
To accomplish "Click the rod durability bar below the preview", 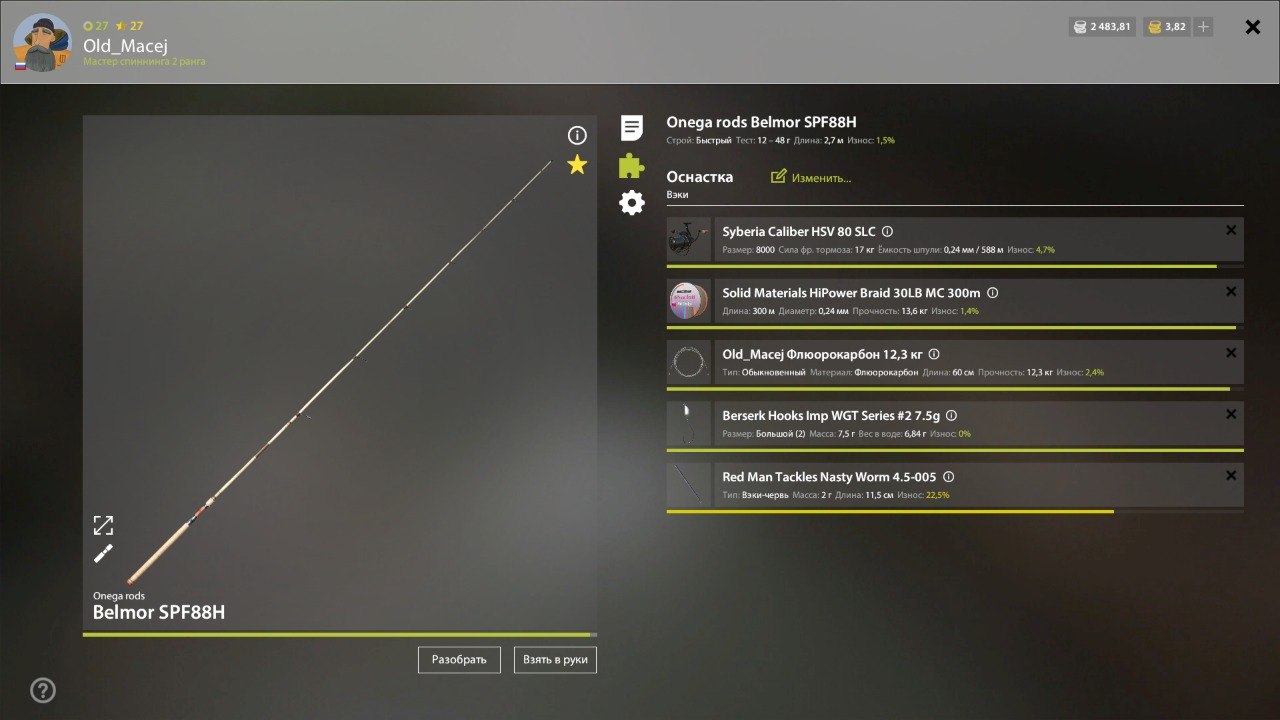I will (340, 634).
